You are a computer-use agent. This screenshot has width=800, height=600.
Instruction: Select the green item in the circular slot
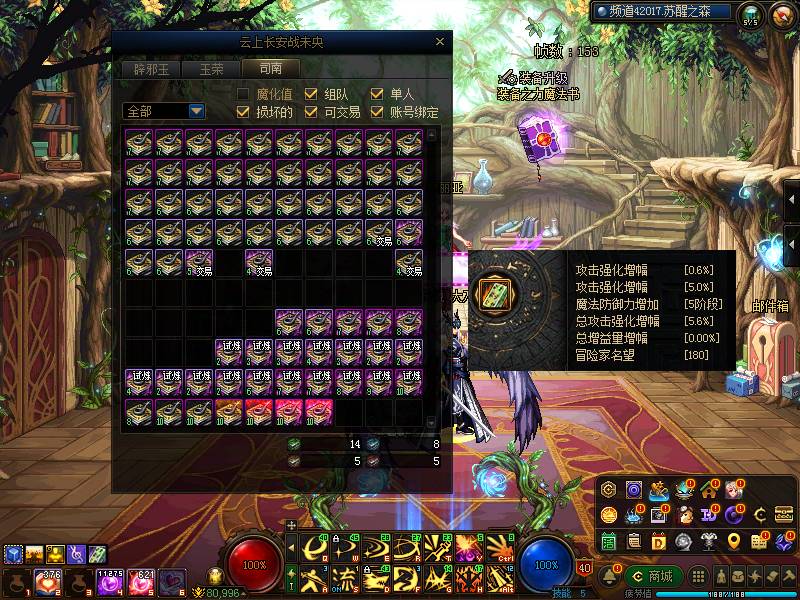[497, 293]
